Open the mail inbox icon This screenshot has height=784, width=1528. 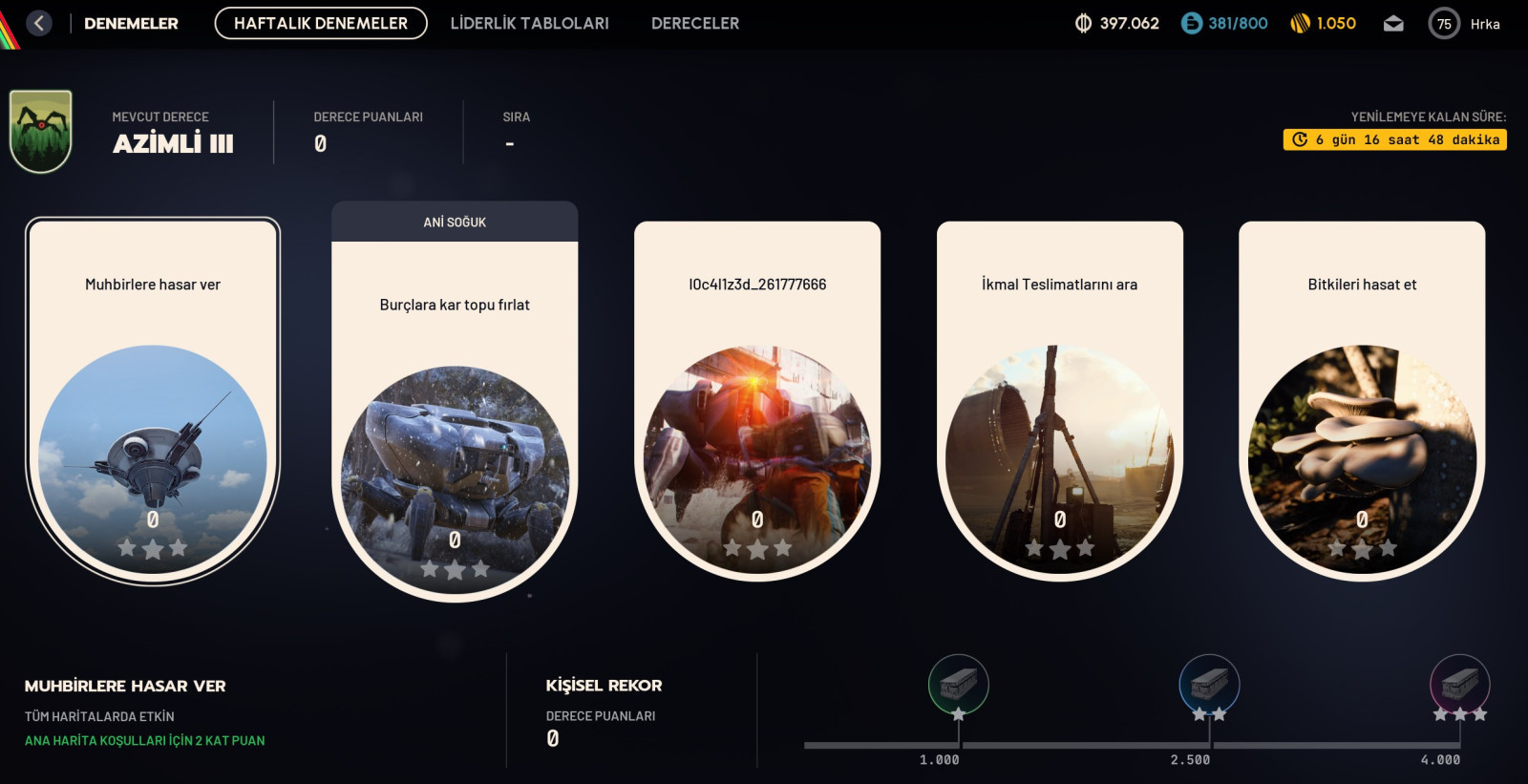click(1393, 24)
